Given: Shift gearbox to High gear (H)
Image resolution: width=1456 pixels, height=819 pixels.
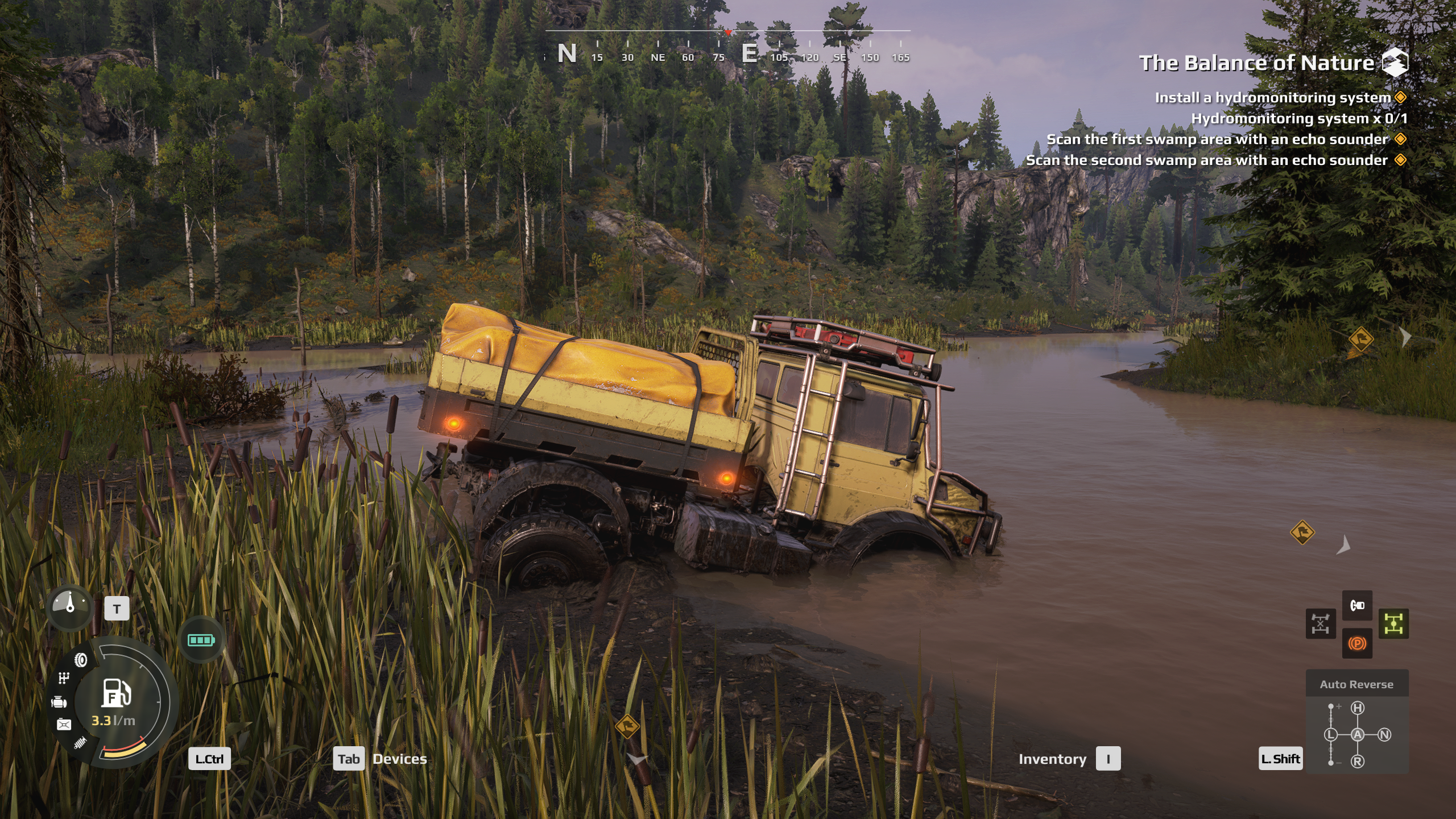Looking at the screenshot, I should [x=1358, y=708].
